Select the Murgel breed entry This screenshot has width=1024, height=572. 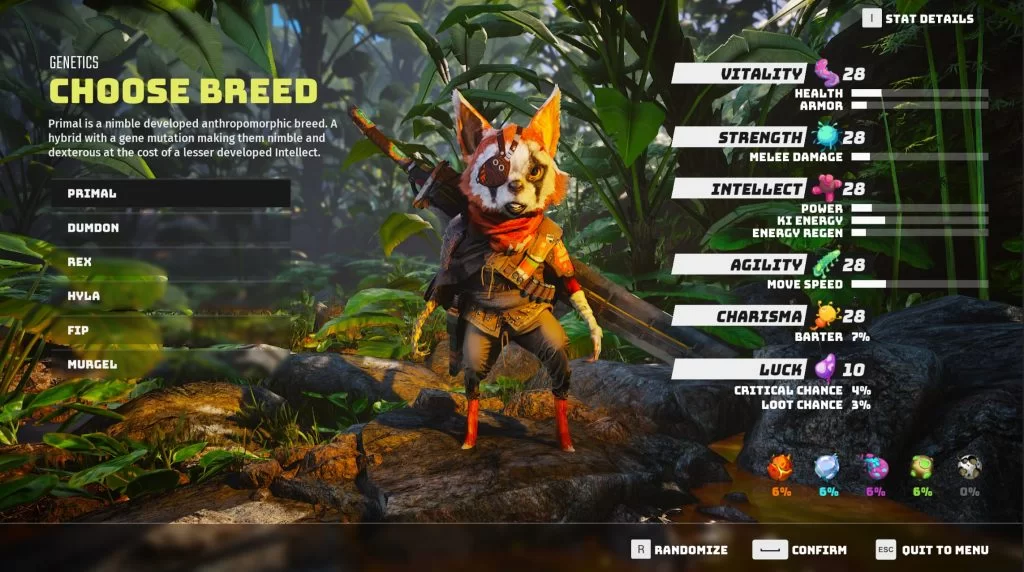tap(170, 365)
